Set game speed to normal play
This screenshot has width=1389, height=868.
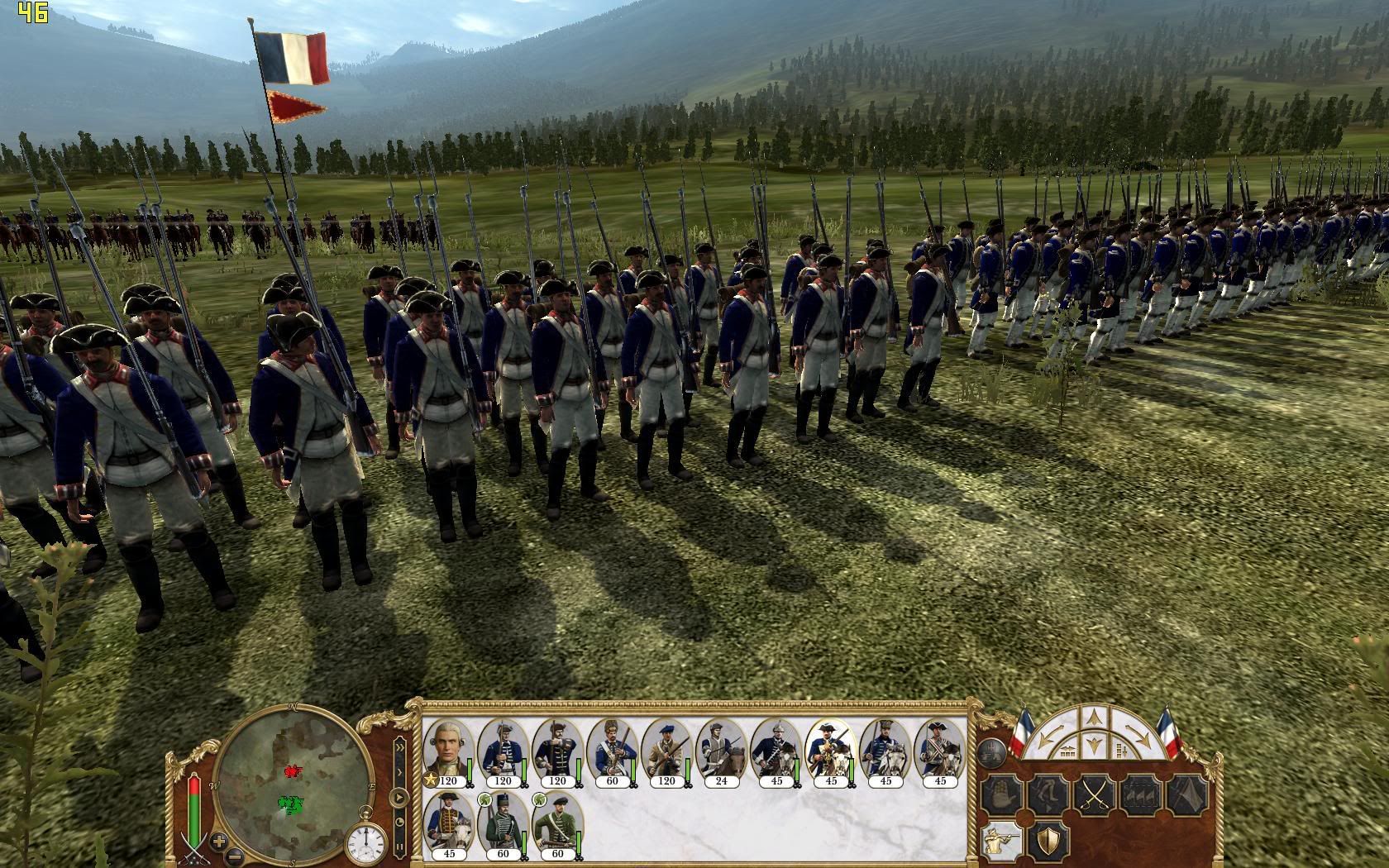click(x=400, y=799)
